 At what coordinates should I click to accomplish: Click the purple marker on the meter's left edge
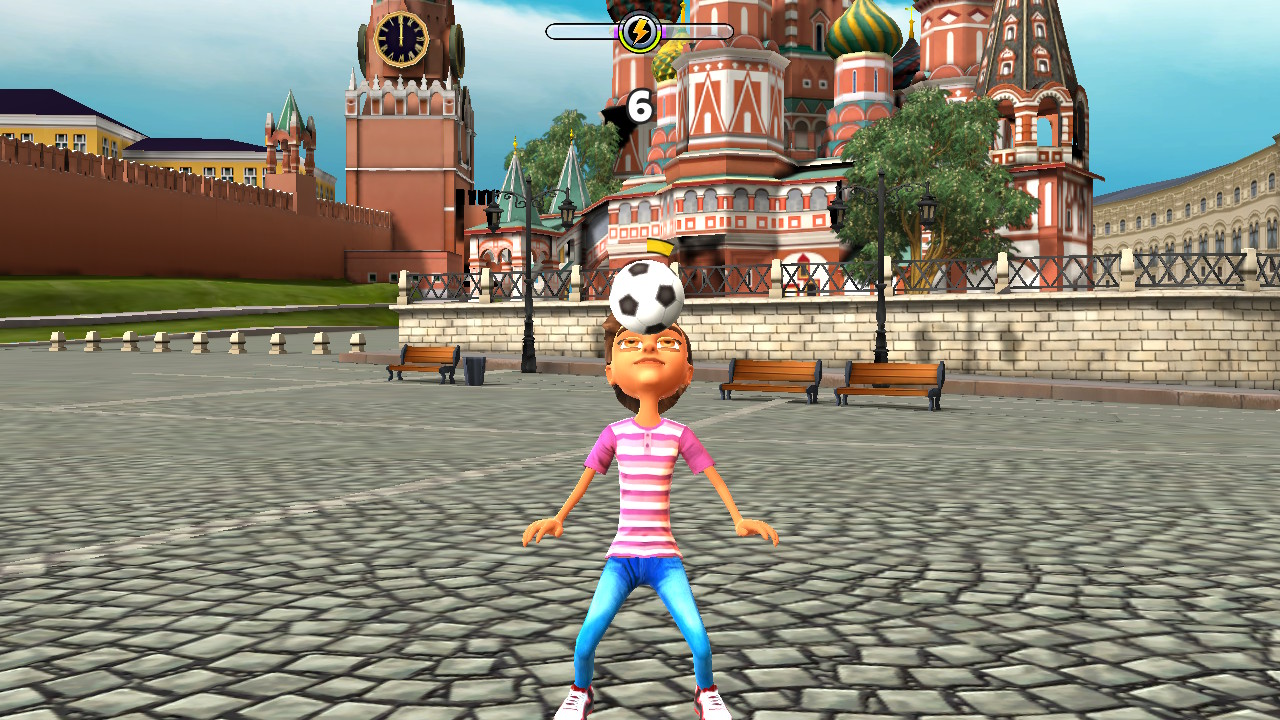click(615, 31)
